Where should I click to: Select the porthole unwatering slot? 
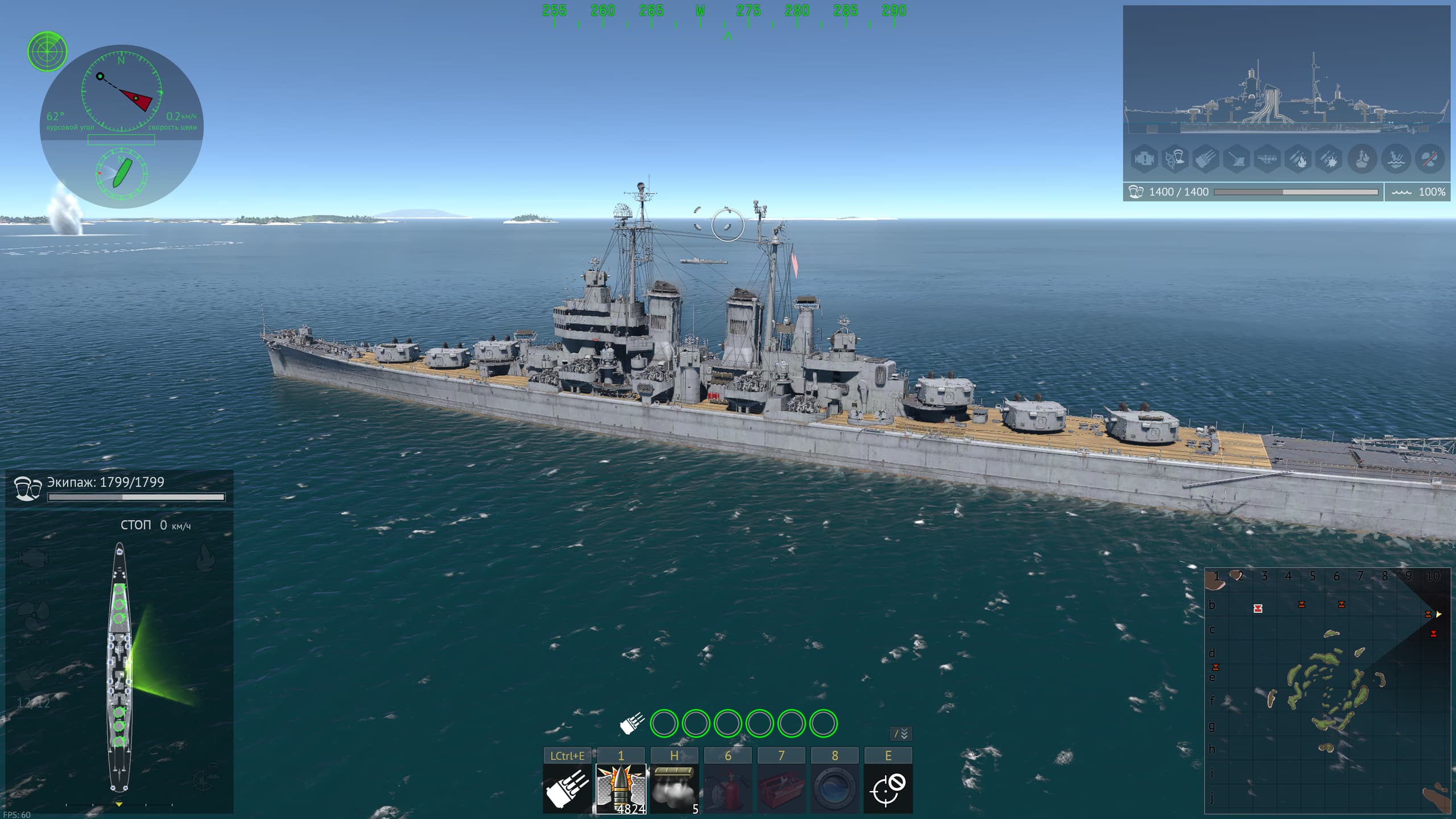coord(834,788)
